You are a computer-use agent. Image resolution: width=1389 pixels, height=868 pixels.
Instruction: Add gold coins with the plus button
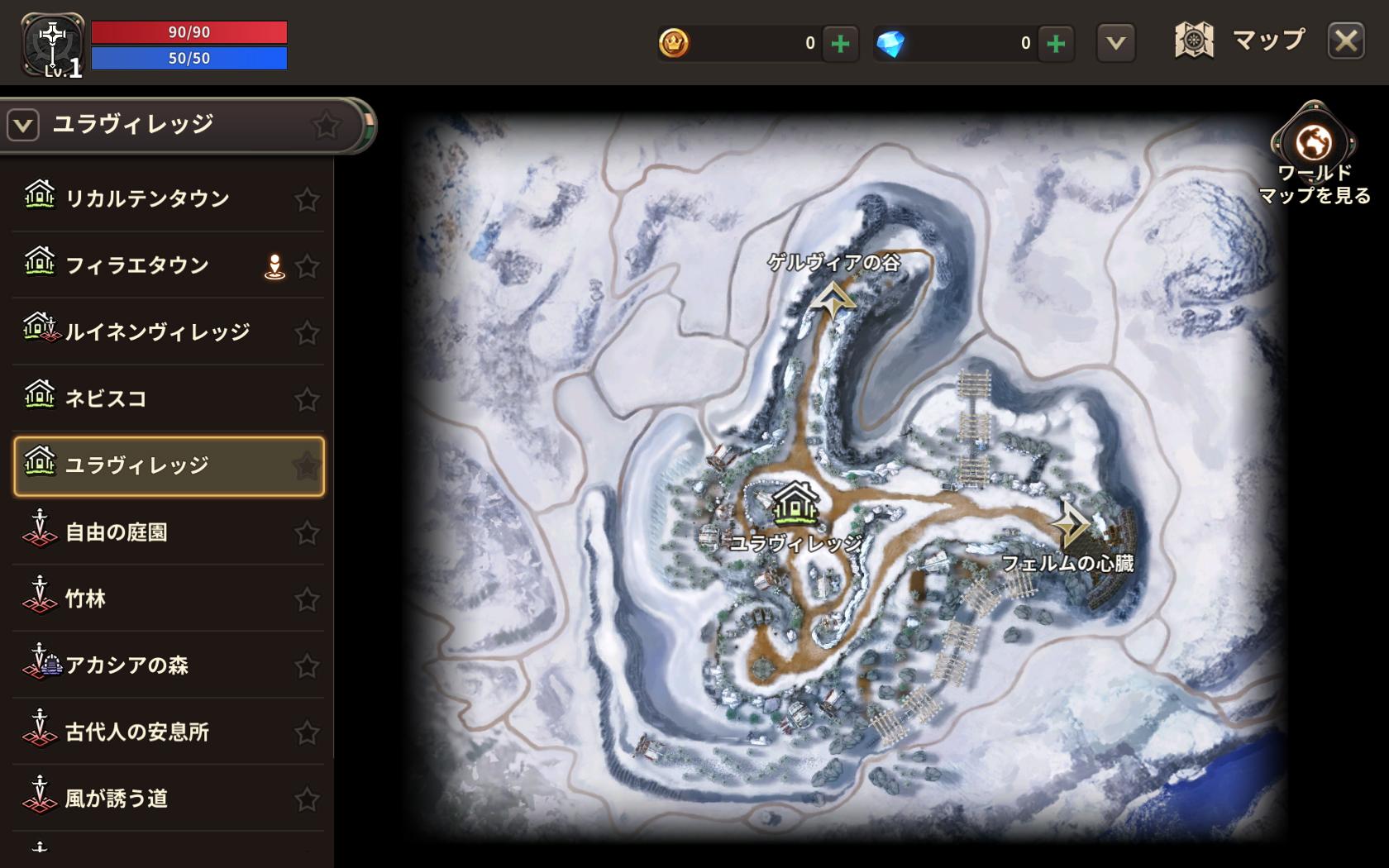click(x=840, y=43)
